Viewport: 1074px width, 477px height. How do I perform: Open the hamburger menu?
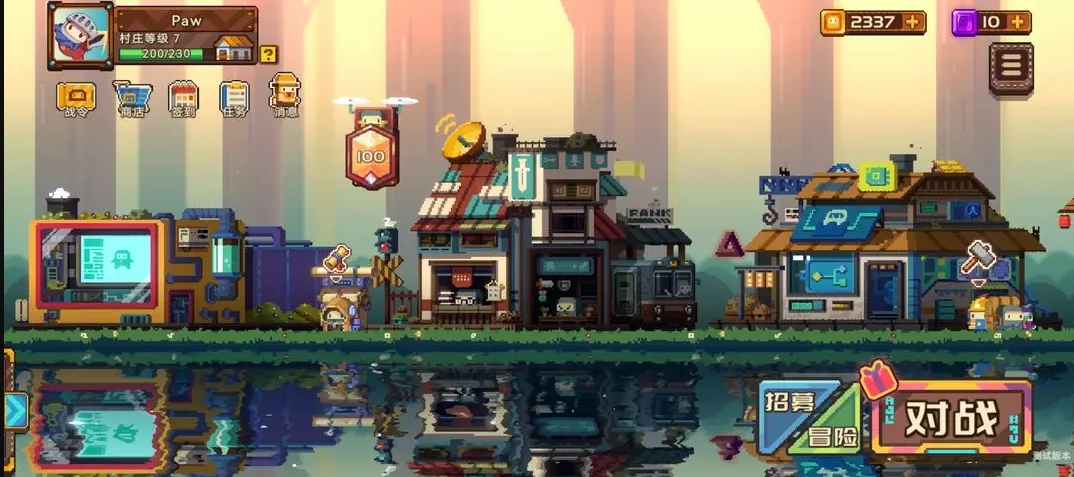(x=1011, y=67)
